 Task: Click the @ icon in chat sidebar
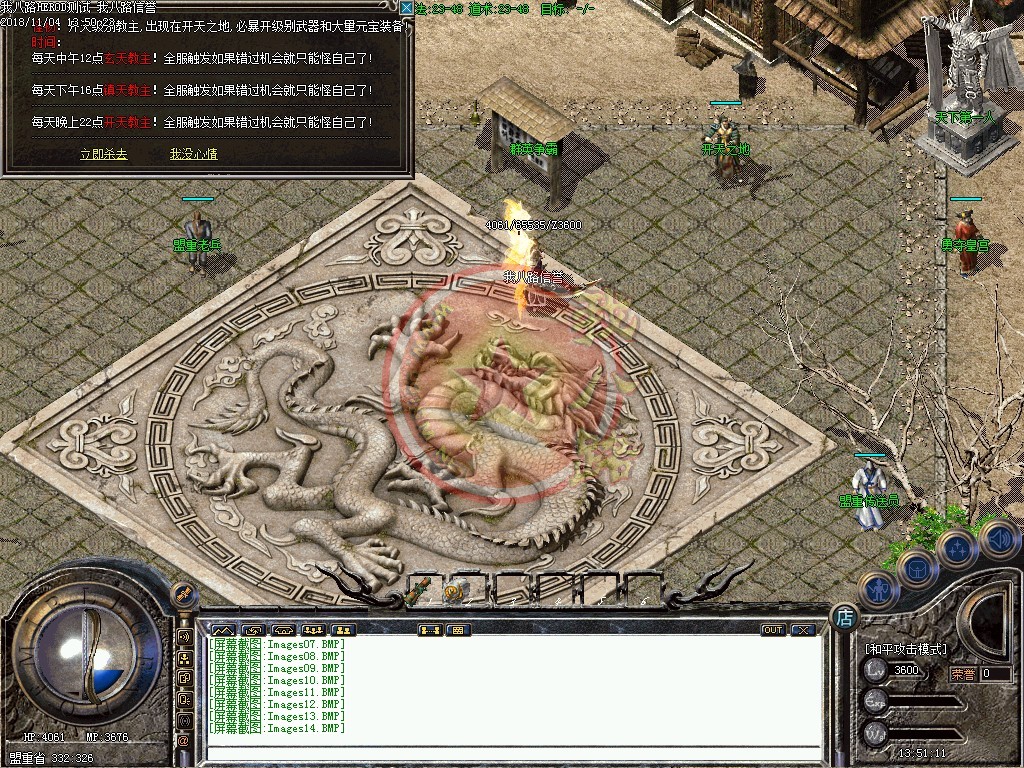click(184, 740)
